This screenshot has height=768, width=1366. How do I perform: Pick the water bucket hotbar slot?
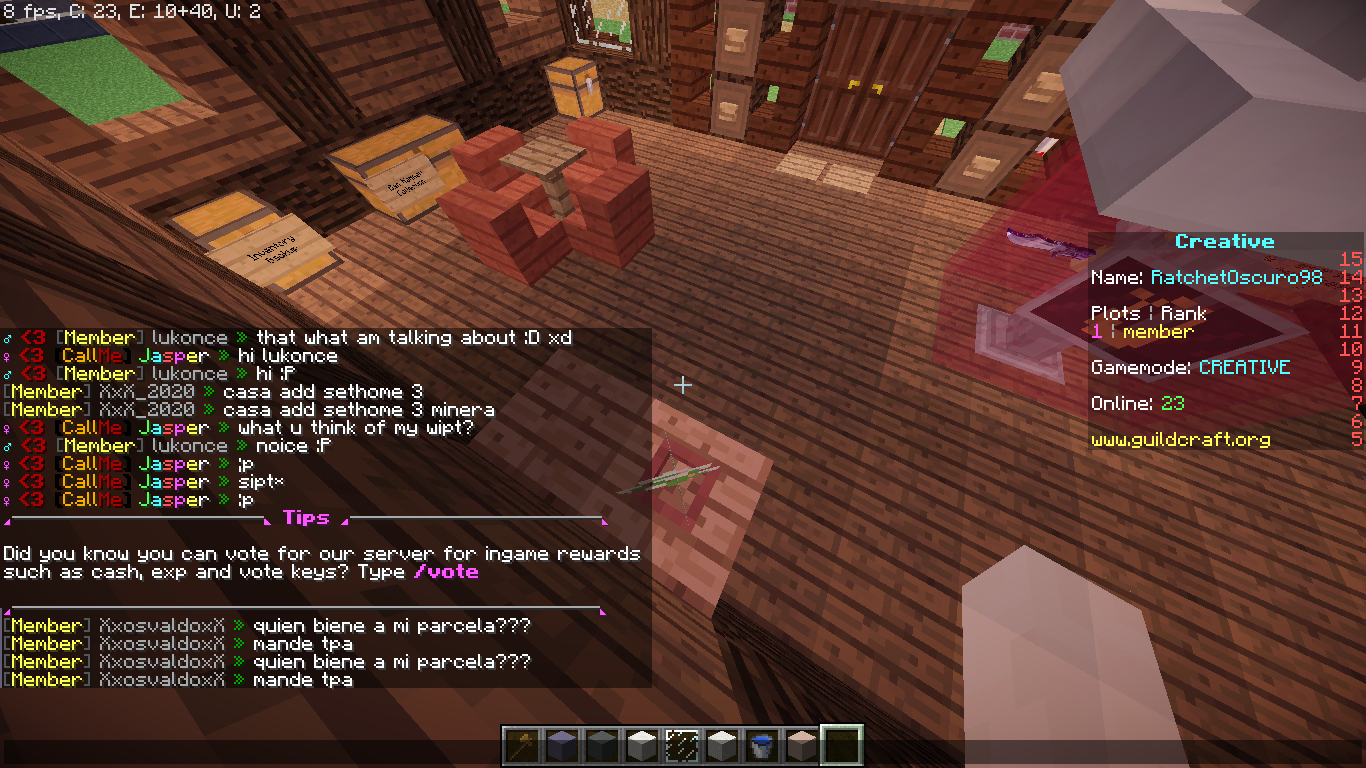[x=761, y=745]
